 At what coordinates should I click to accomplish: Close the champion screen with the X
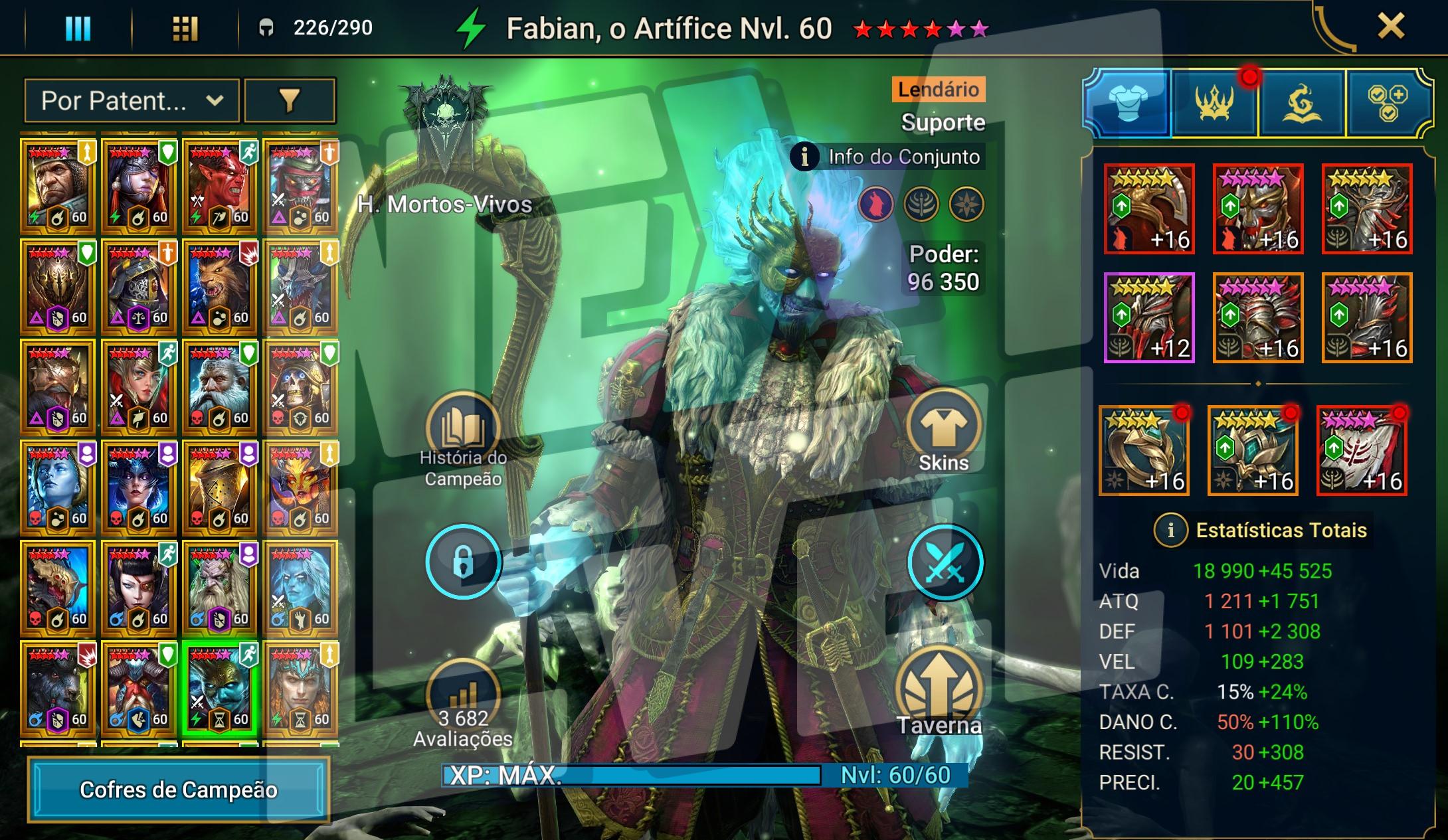(x=1390, y=27)
